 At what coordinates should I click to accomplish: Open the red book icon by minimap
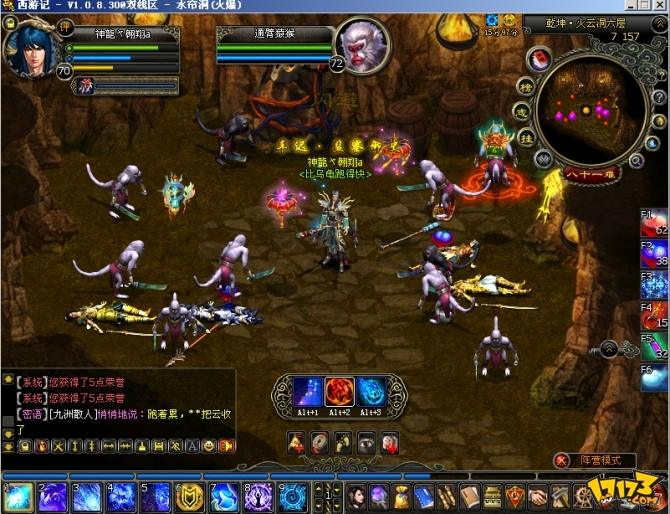tap(538, 60)
